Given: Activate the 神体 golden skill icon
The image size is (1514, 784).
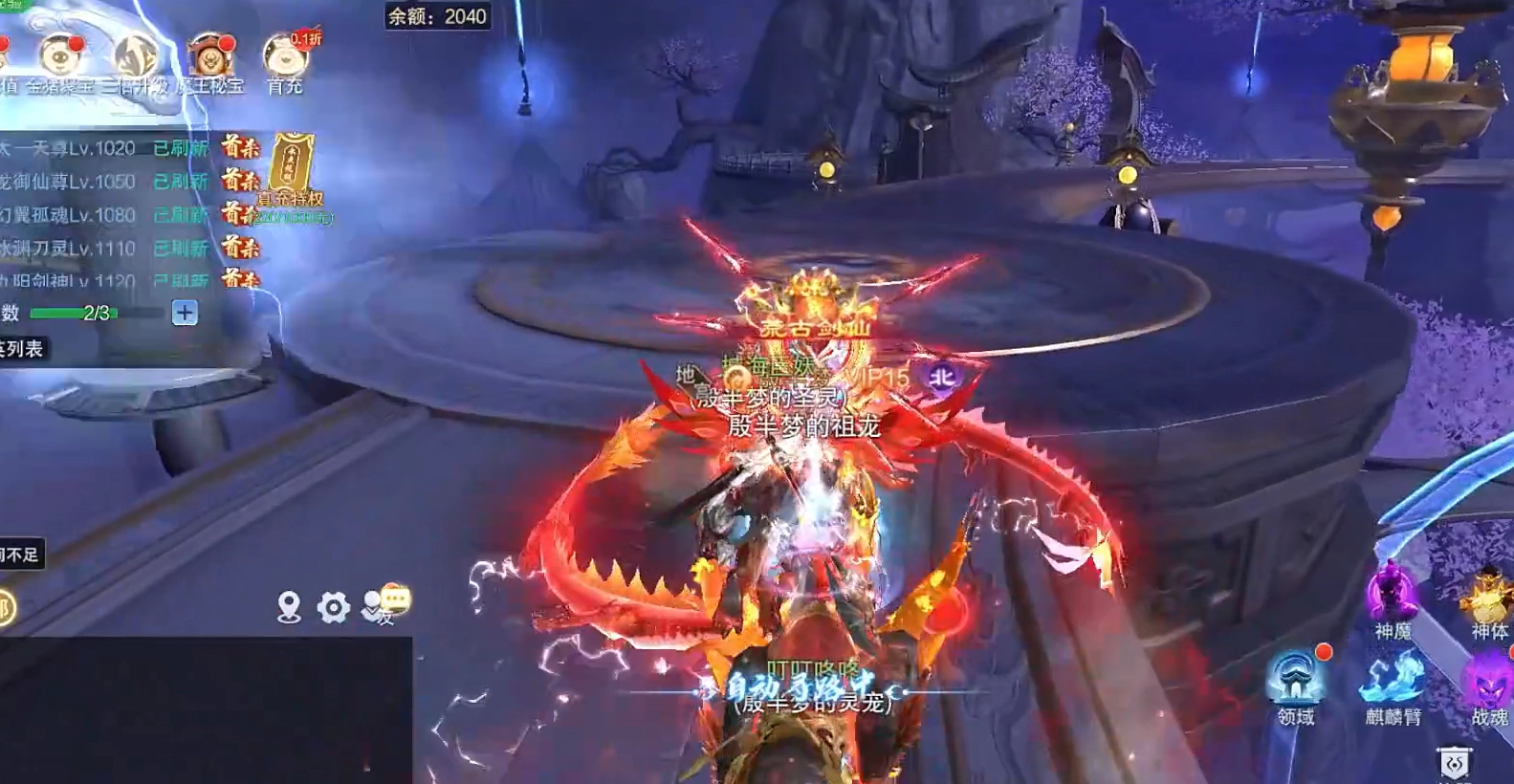Looking at the screenshot, I should click(x=1489, y=597).
